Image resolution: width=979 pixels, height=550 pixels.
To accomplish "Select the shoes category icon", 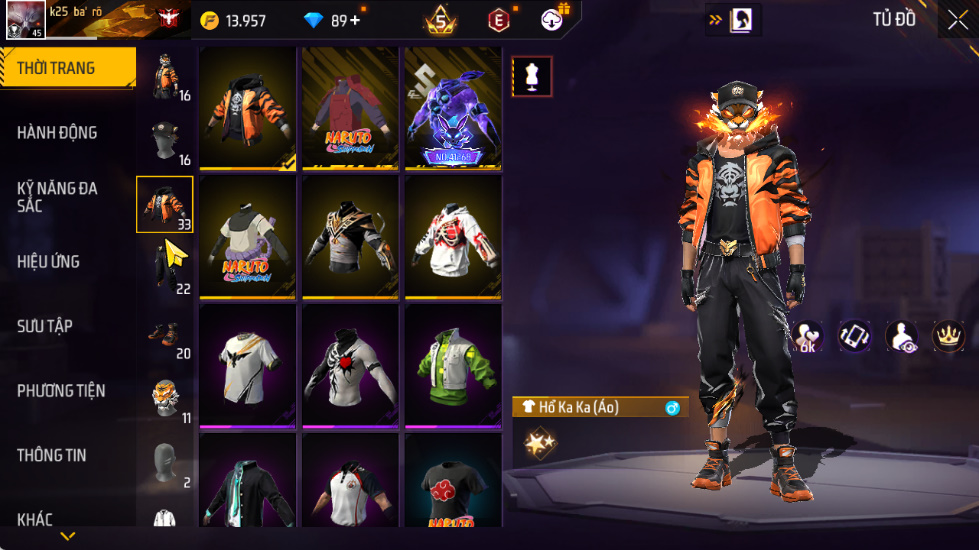I will (x=165, y=335).
